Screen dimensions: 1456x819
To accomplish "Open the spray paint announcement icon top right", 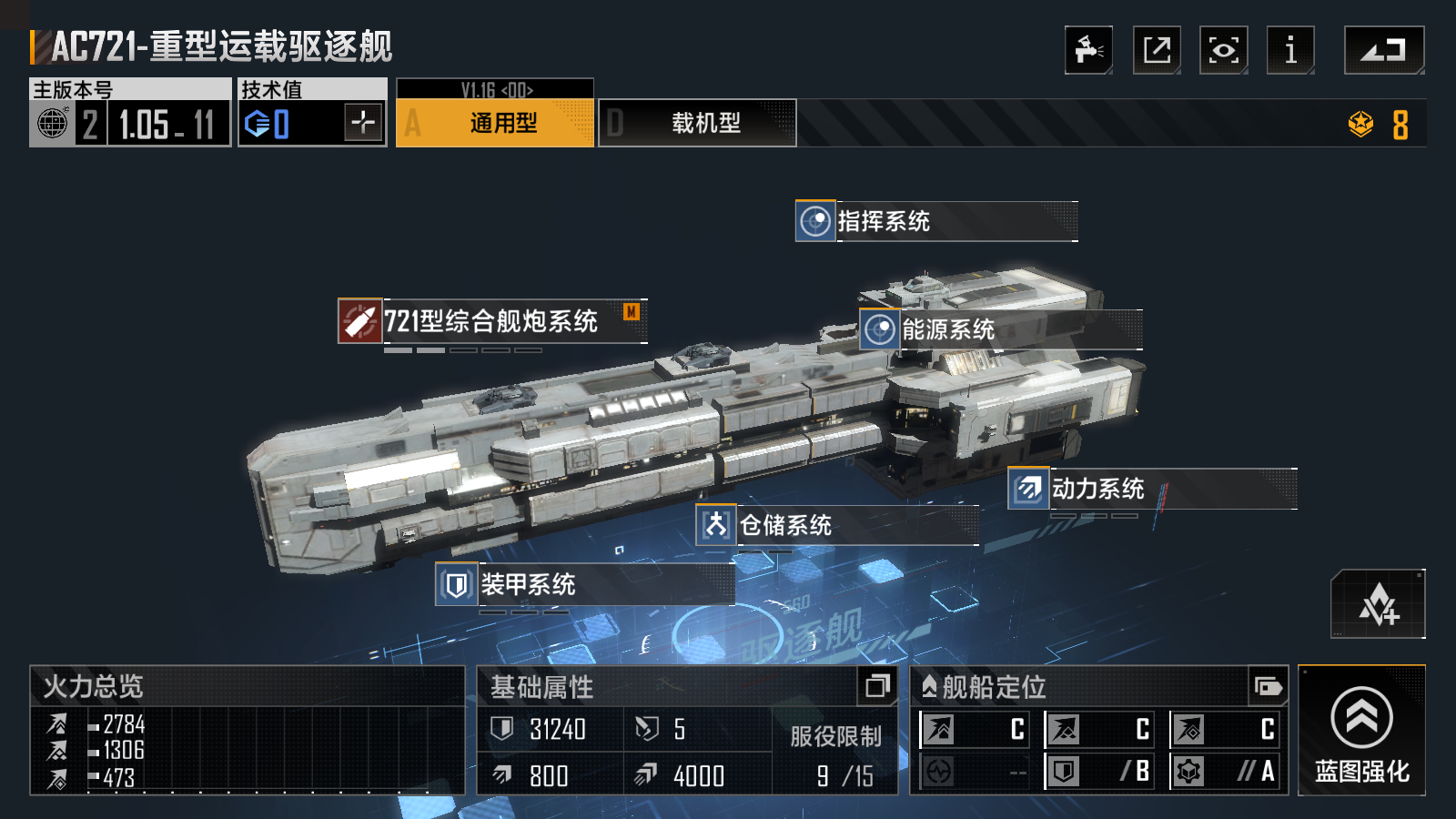I will tap(1090, 50).
